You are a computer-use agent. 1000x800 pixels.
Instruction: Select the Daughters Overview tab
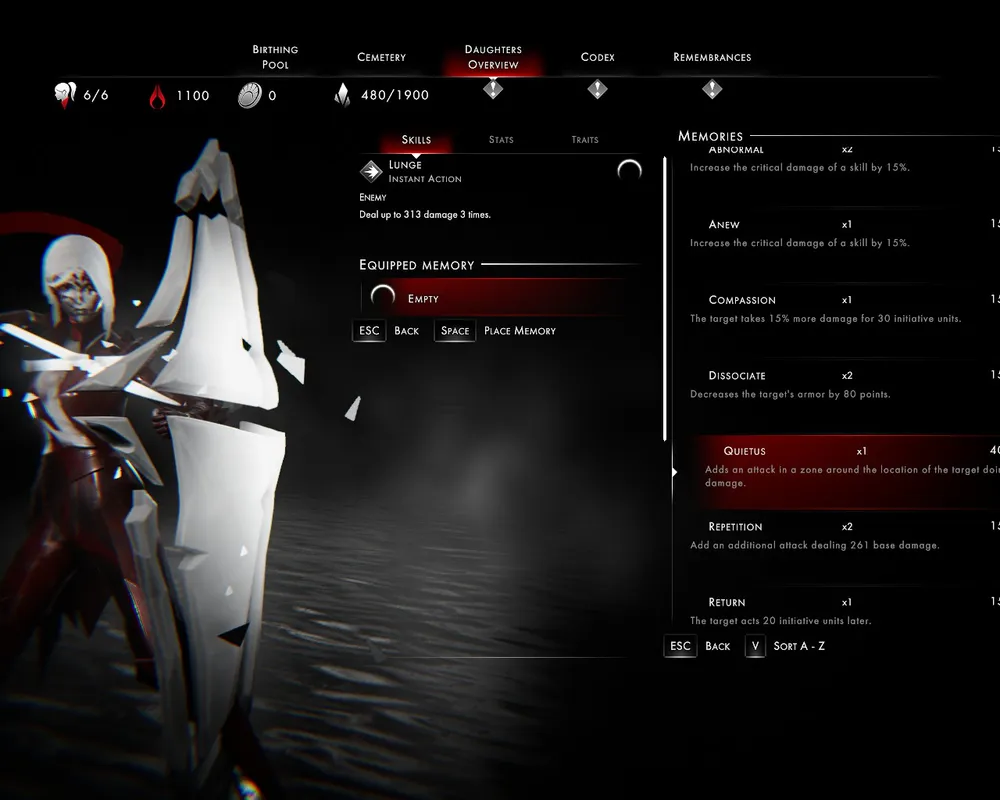coord(493,57)
